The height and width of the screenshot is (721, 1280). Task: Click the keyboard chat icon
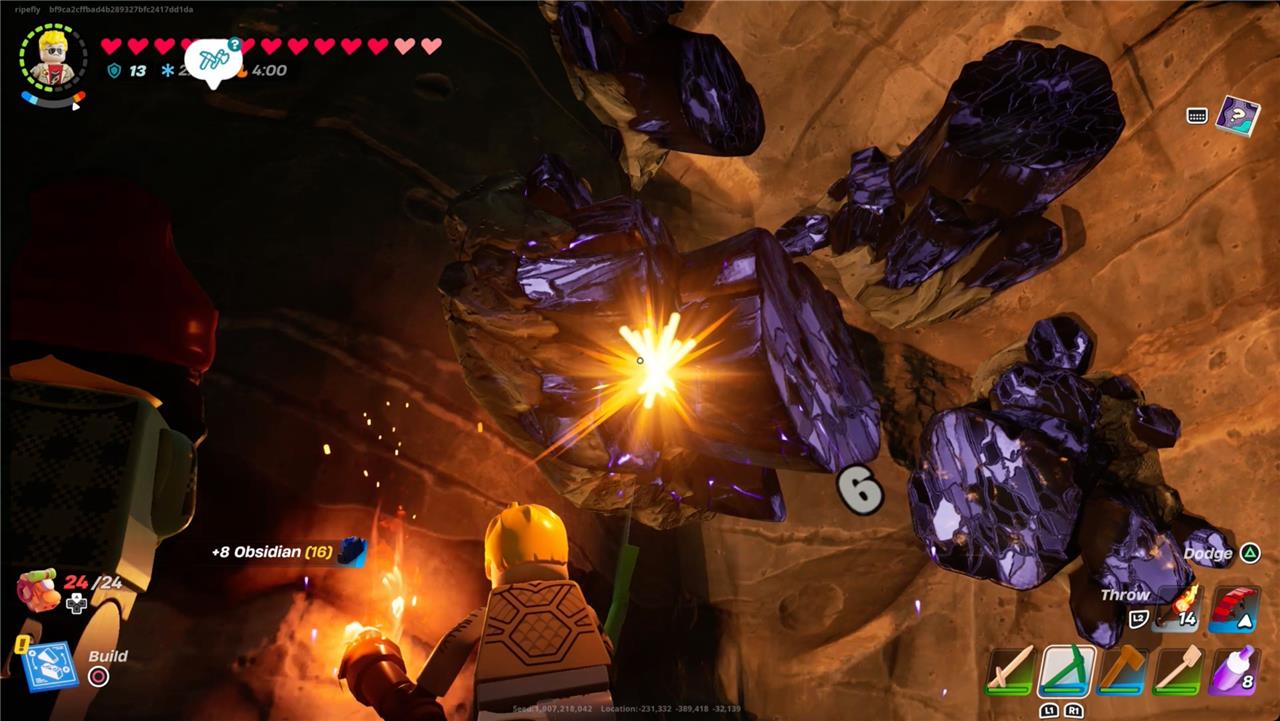point(1197,116)
